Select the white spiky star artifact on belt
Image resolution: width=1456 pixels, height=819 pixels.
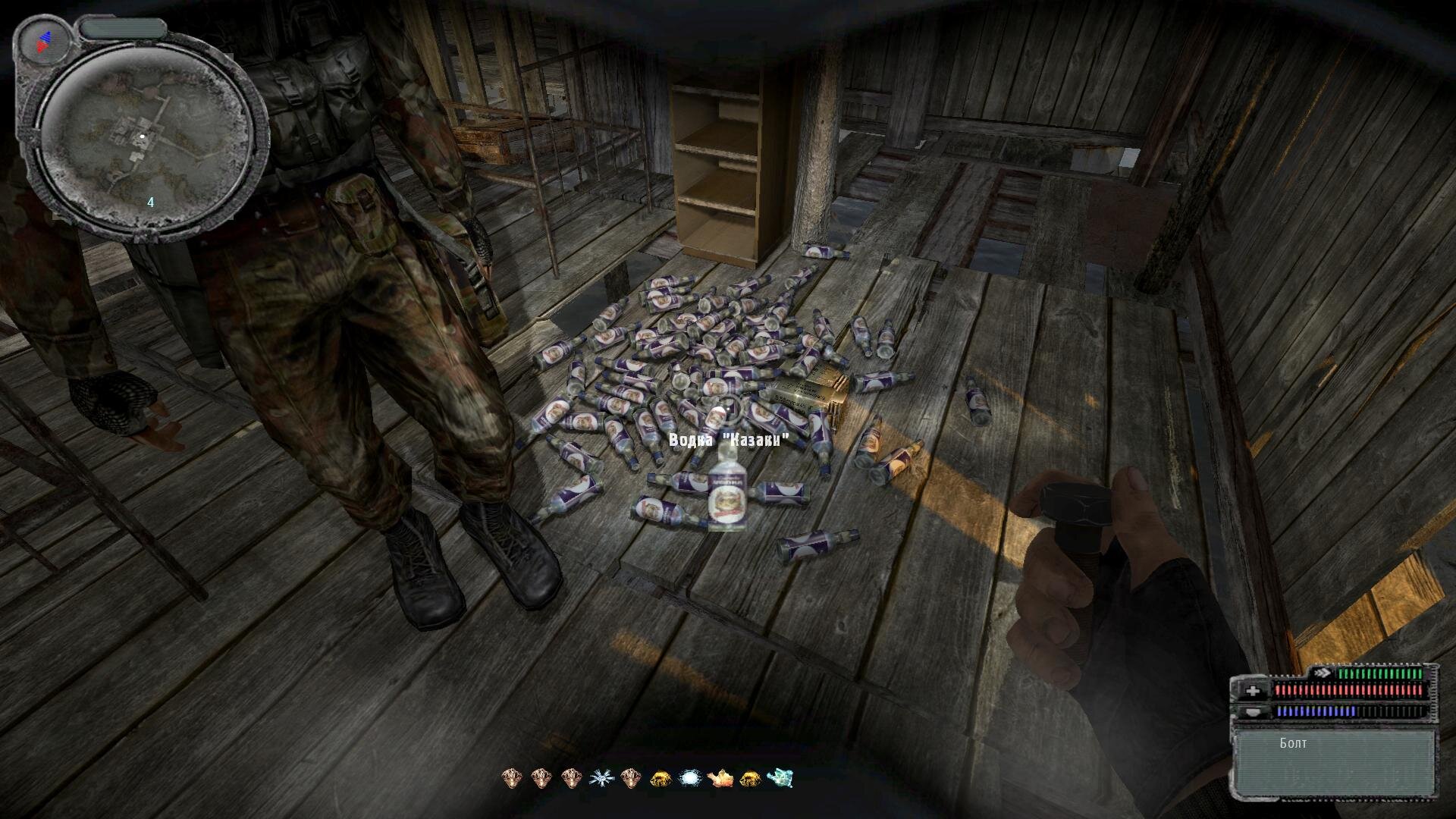click(600, 777)
